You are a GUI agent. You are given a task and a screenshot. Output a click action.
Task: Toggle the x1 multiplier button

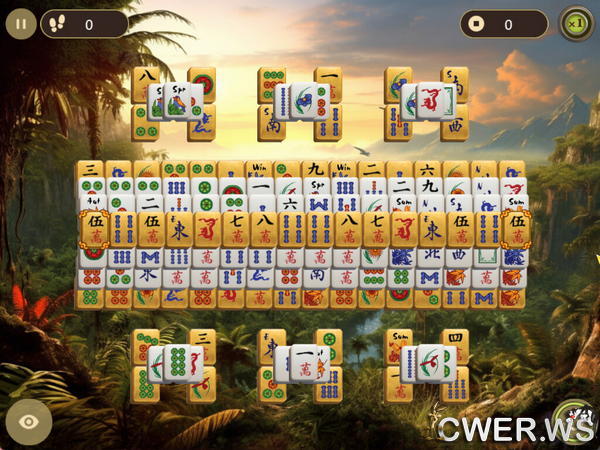pos(575,24)
